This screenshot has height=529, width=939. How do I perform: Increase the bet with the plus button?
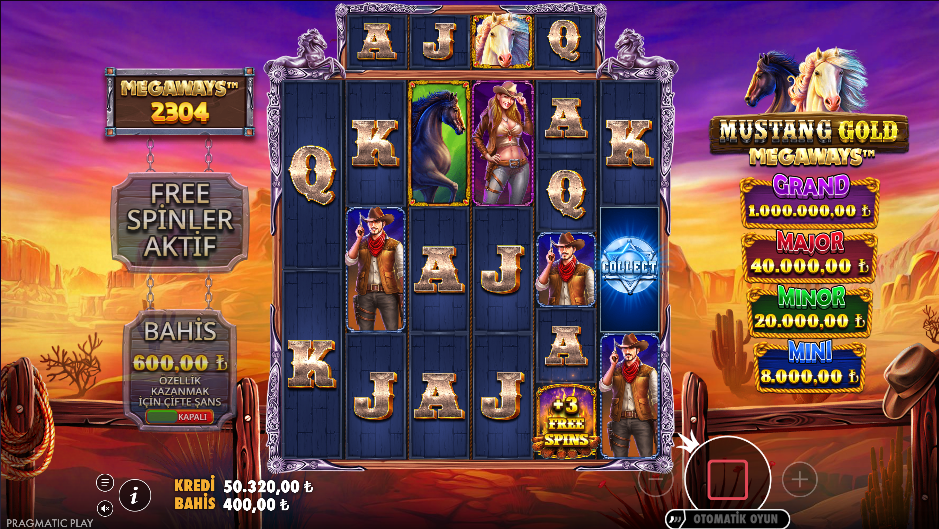(x=799, y=480)
